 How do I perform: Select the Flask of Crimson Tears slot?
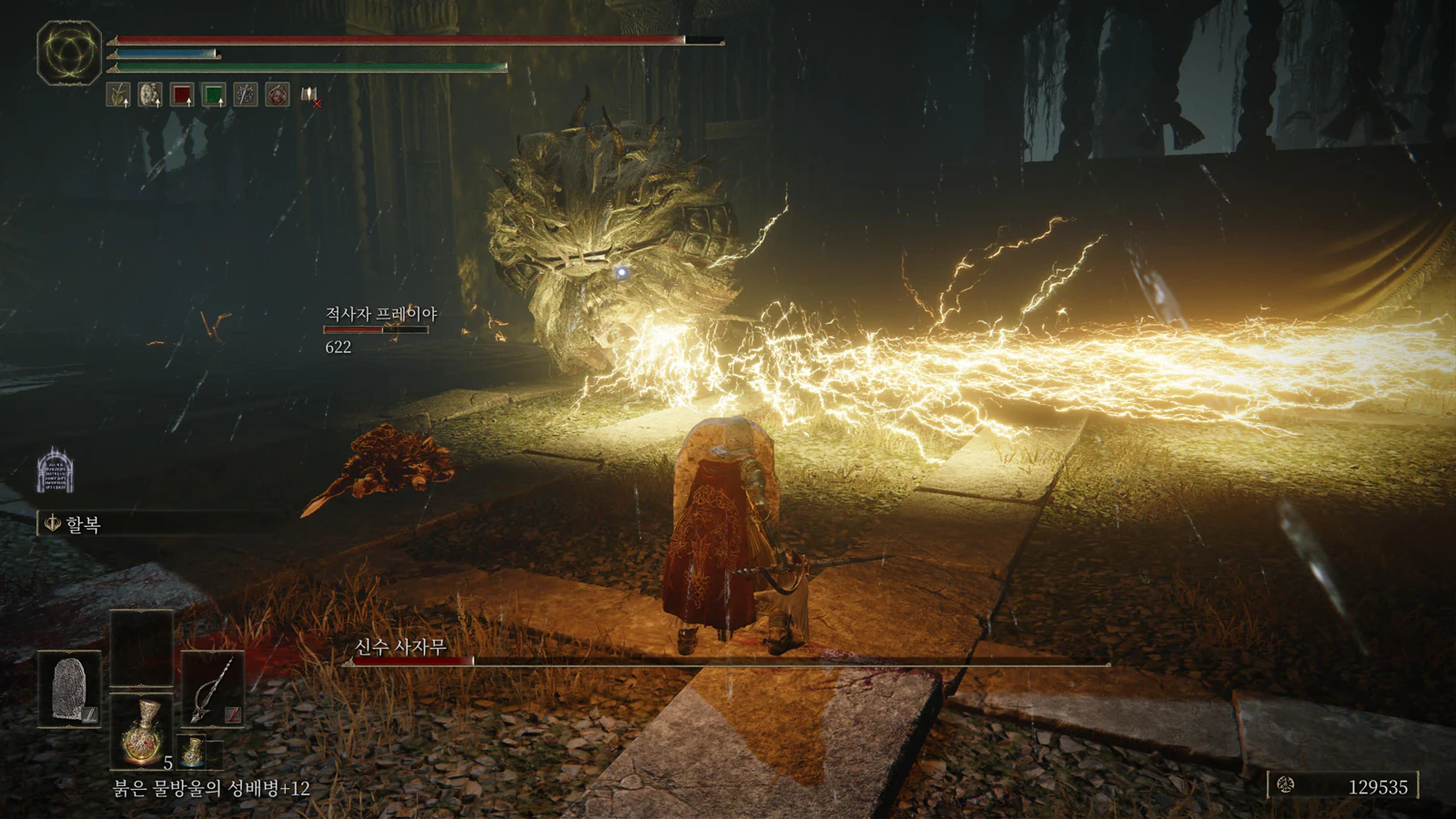tap(141, 731)
